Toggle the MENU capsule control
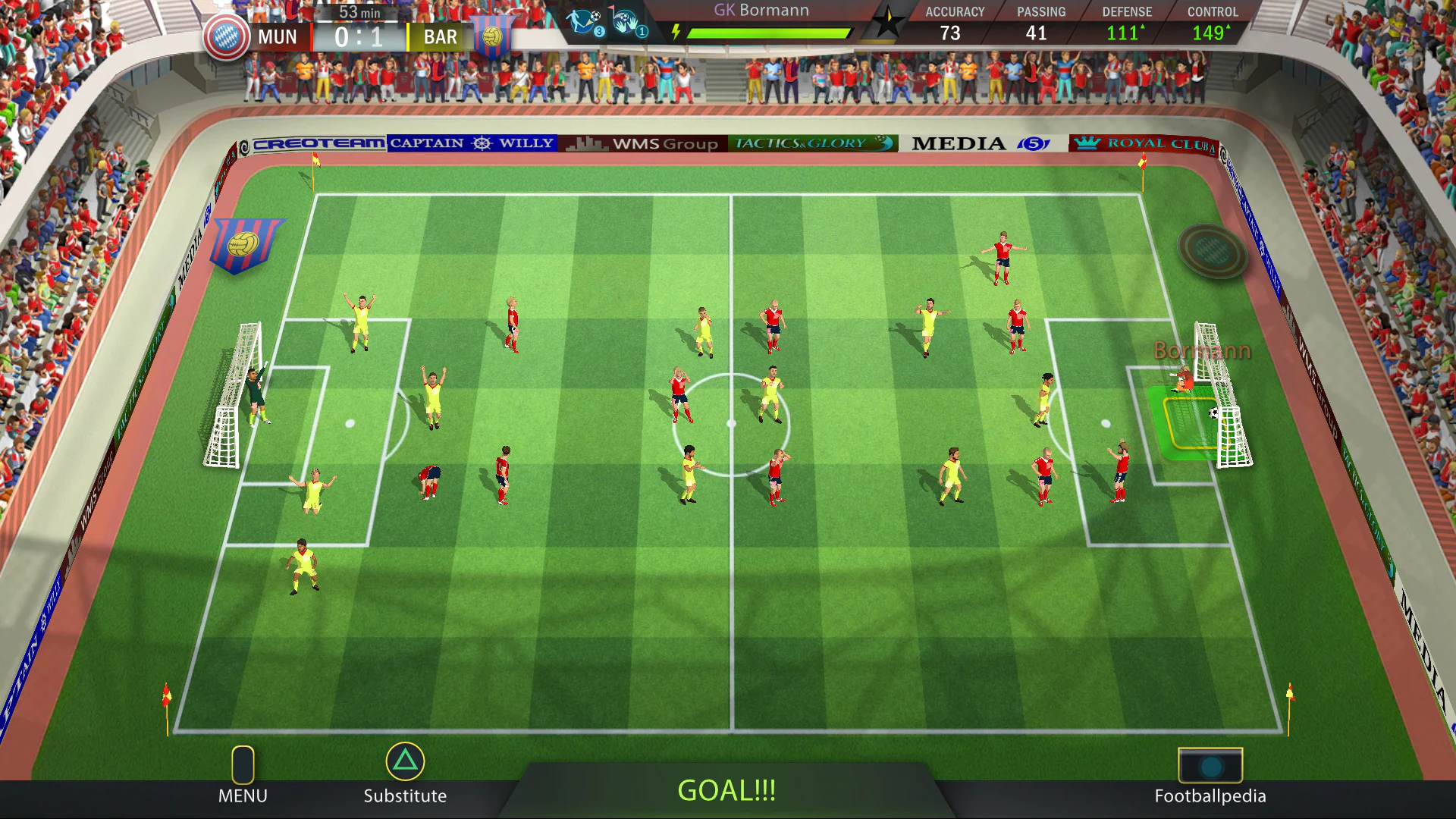Image resolution: width=1456 pixels, height=819 pixels. (243, 766)
